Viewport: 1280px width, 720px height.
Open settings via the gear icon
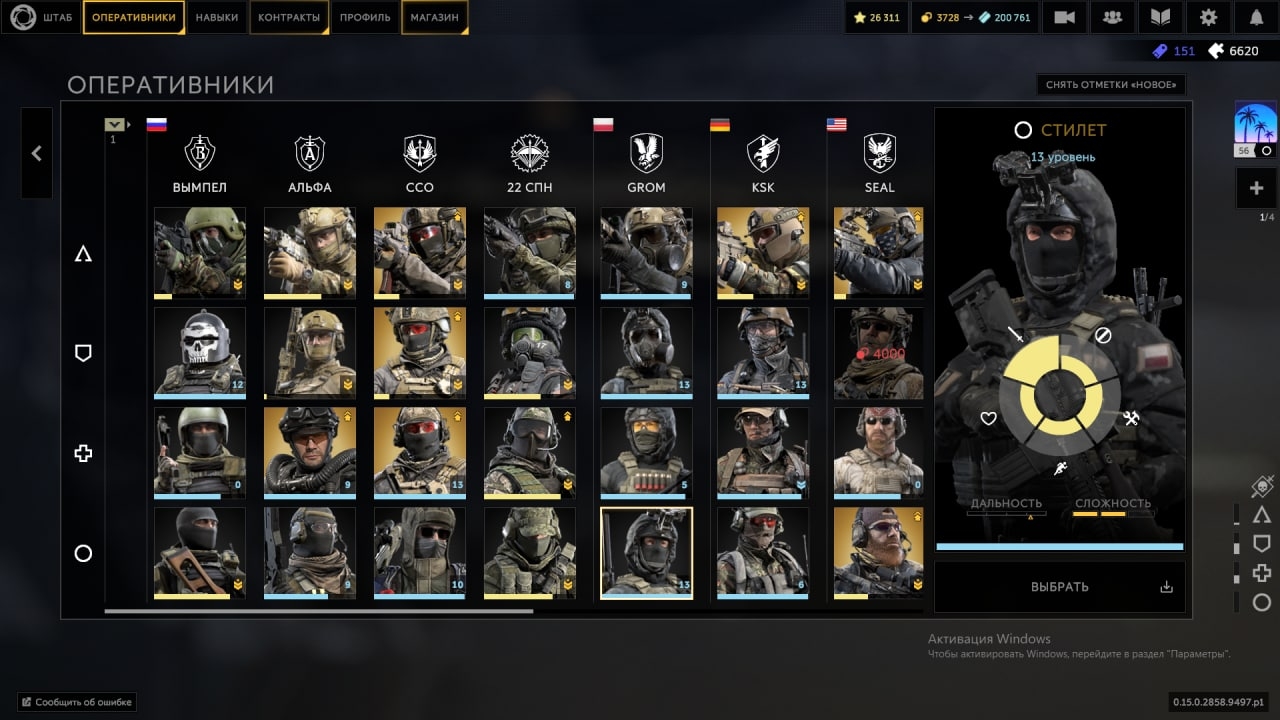point(1208,17)
